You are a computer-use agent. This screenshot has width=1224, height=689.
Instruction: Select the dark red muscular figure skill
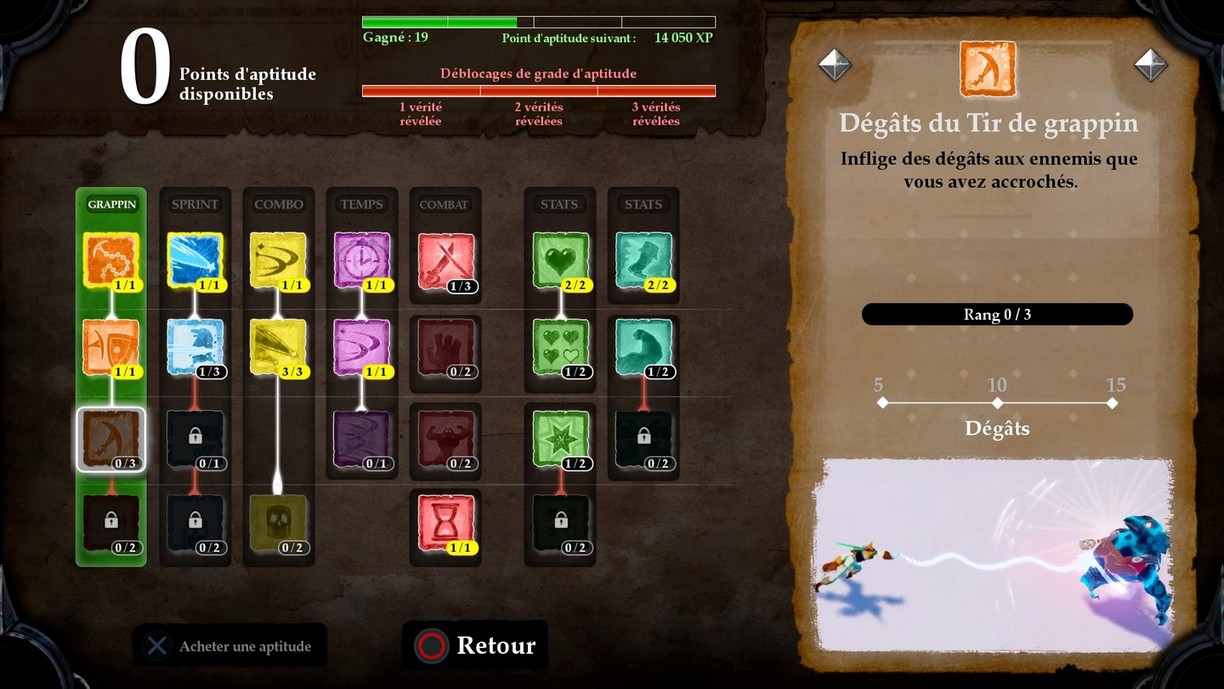tap(446, 438)
